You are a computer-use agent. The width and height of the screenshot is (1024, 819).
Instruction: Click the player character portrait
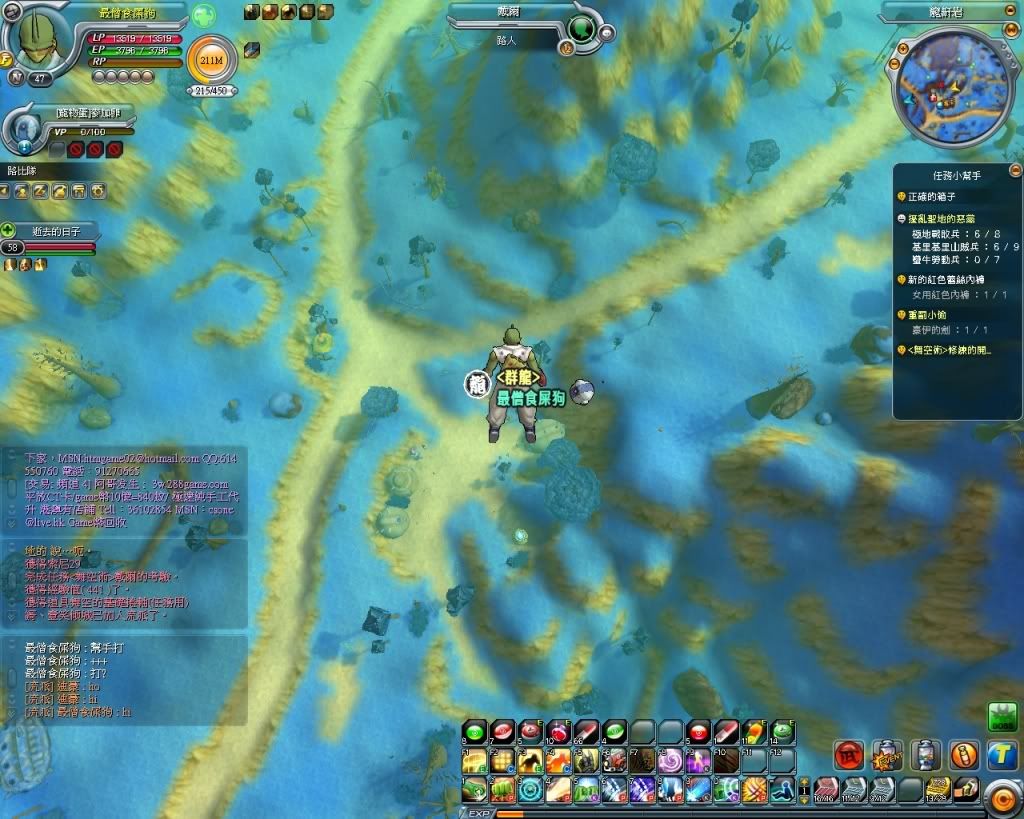click(x=42, y=40)
